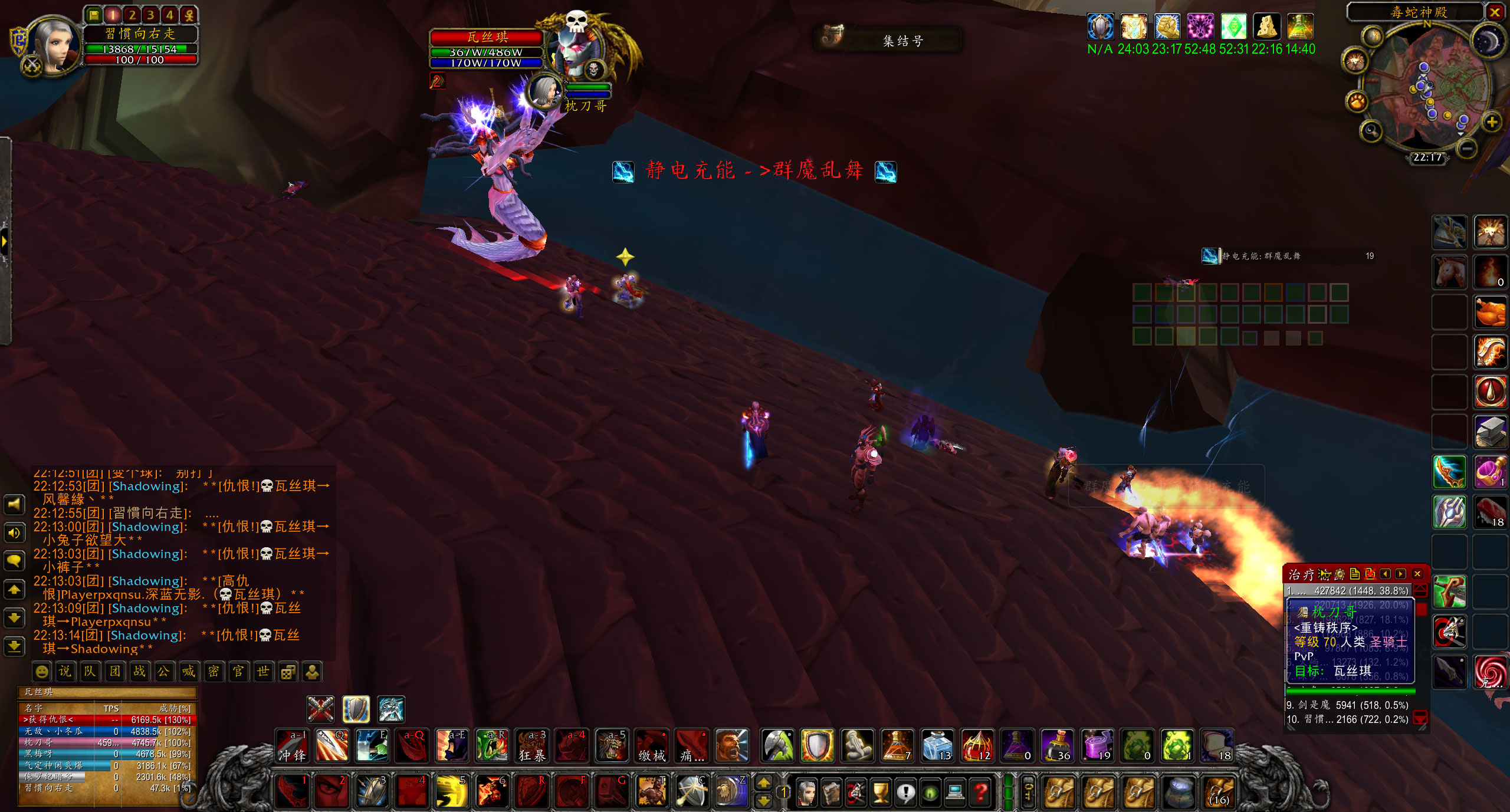Close the minimap with the X button
Screen dimensions: 1510x812
(x=1495, y=12)
